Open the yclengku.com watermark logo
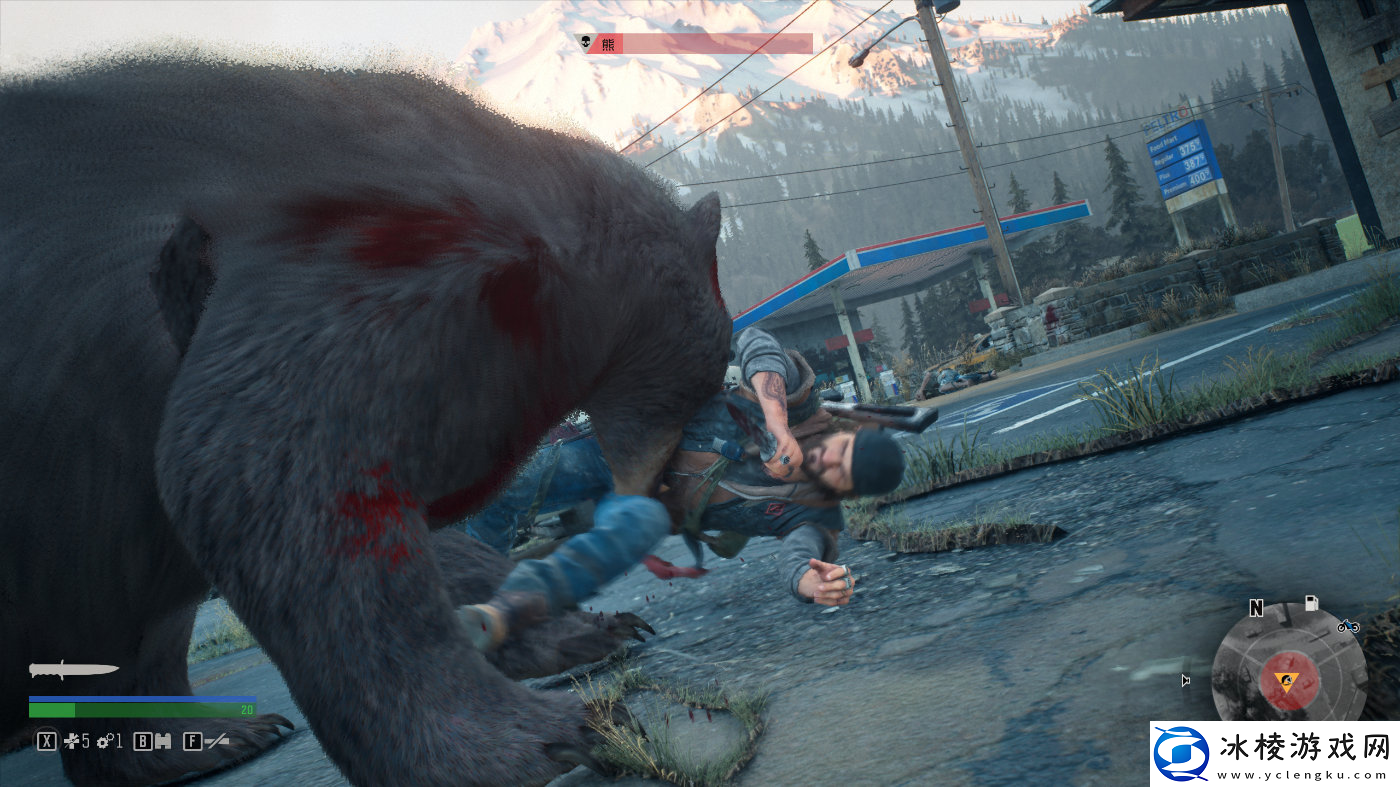Screen dimensions: 1400x787 pyautogui.click(x=1181, y=754)
